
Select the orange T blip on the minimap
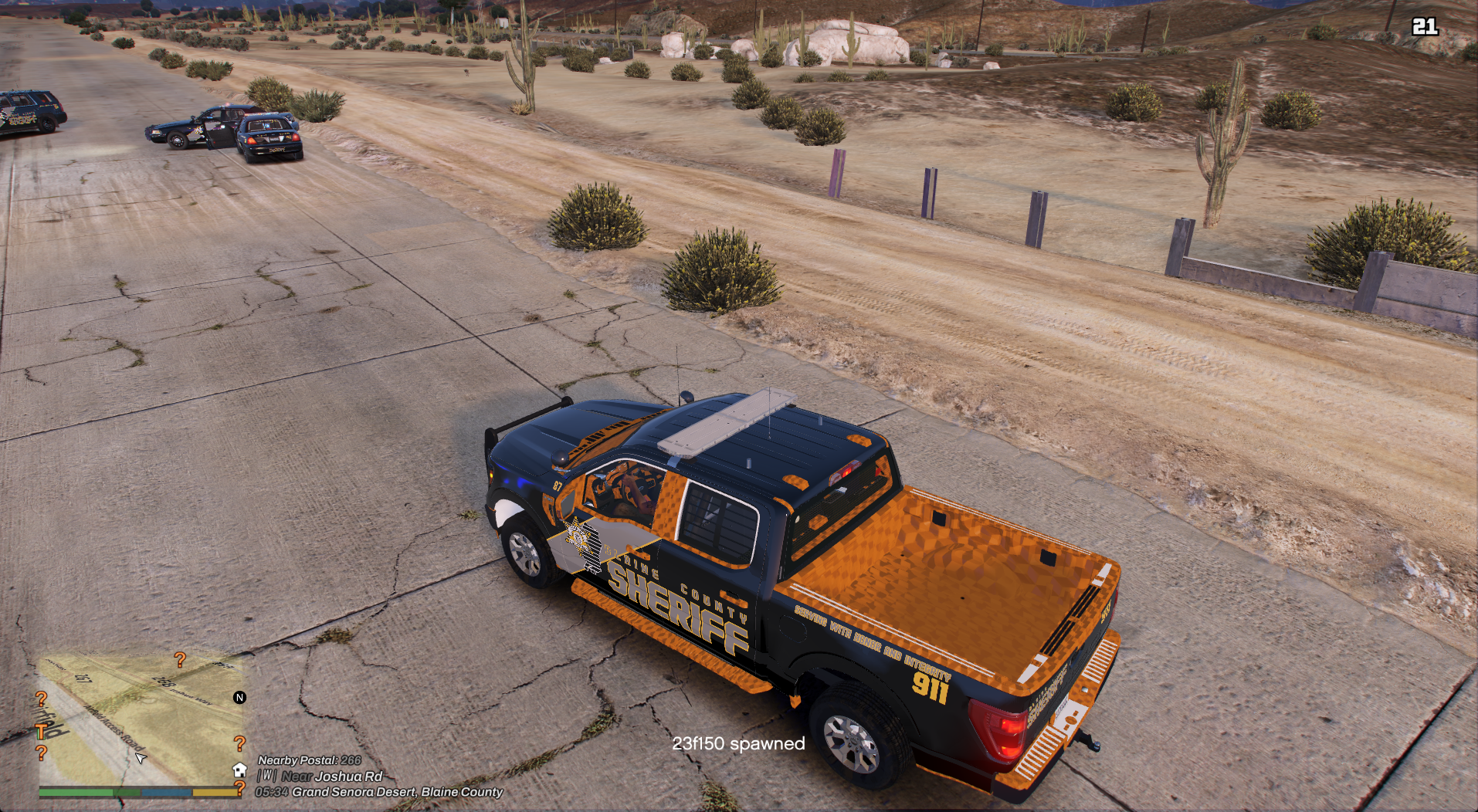coord(41,731)
